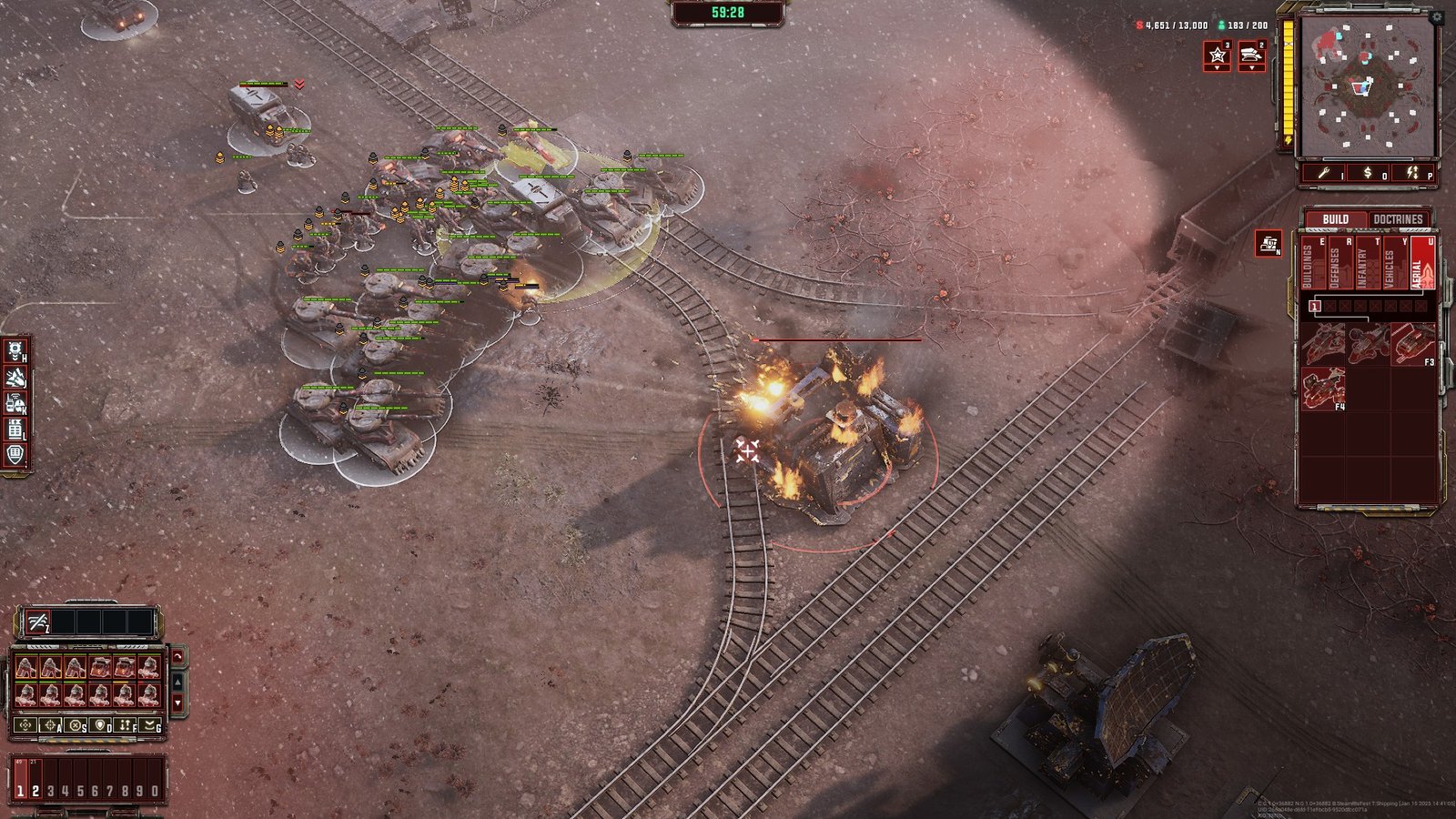This screenshot has width=1456, height=819.
Task: Open the minimap settings gear icon
Action: click(1437, 17)
